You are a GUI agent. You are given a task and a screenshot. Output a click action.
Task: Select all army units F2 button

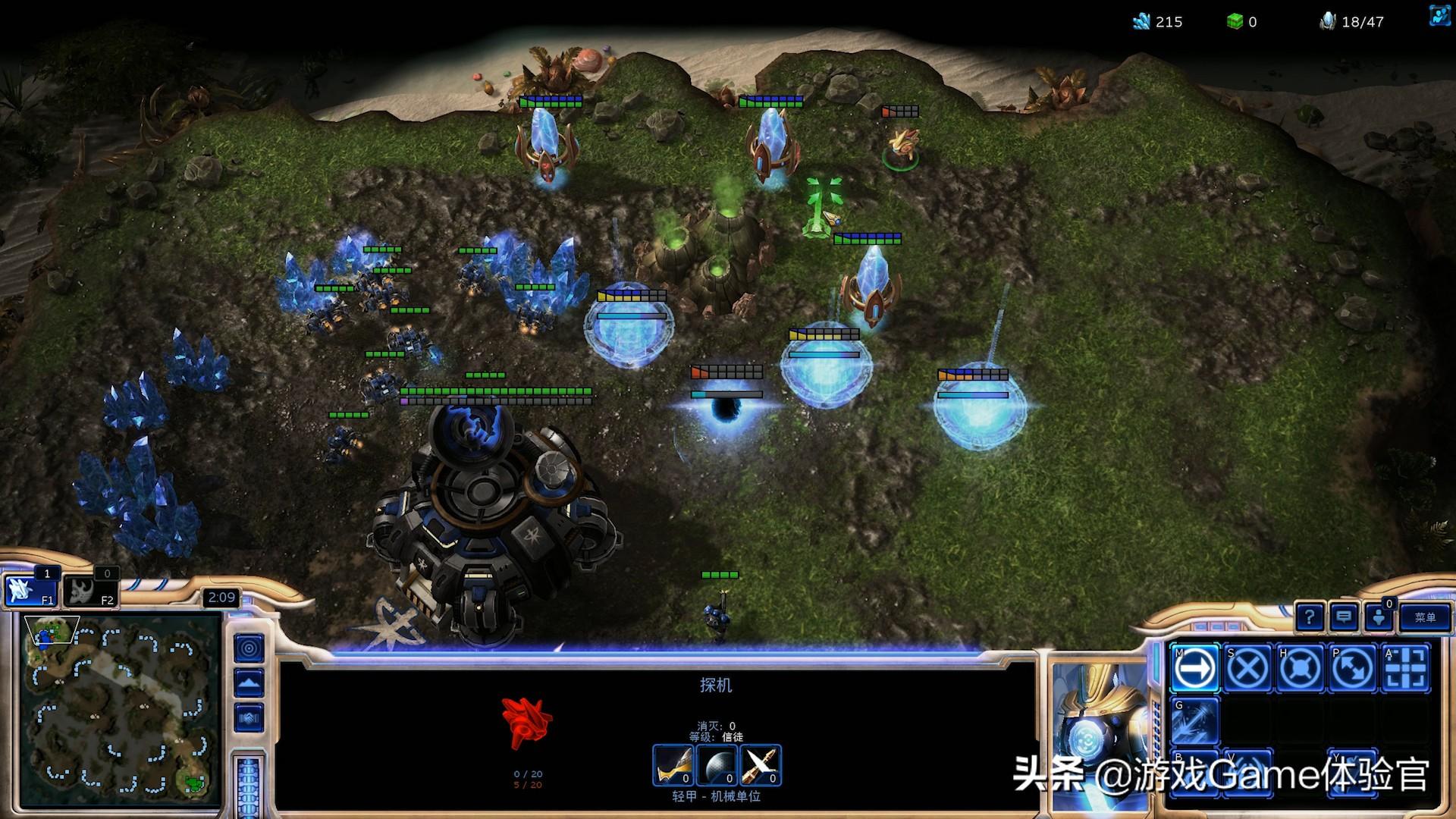pyautogui.click(x=89, y=590)
